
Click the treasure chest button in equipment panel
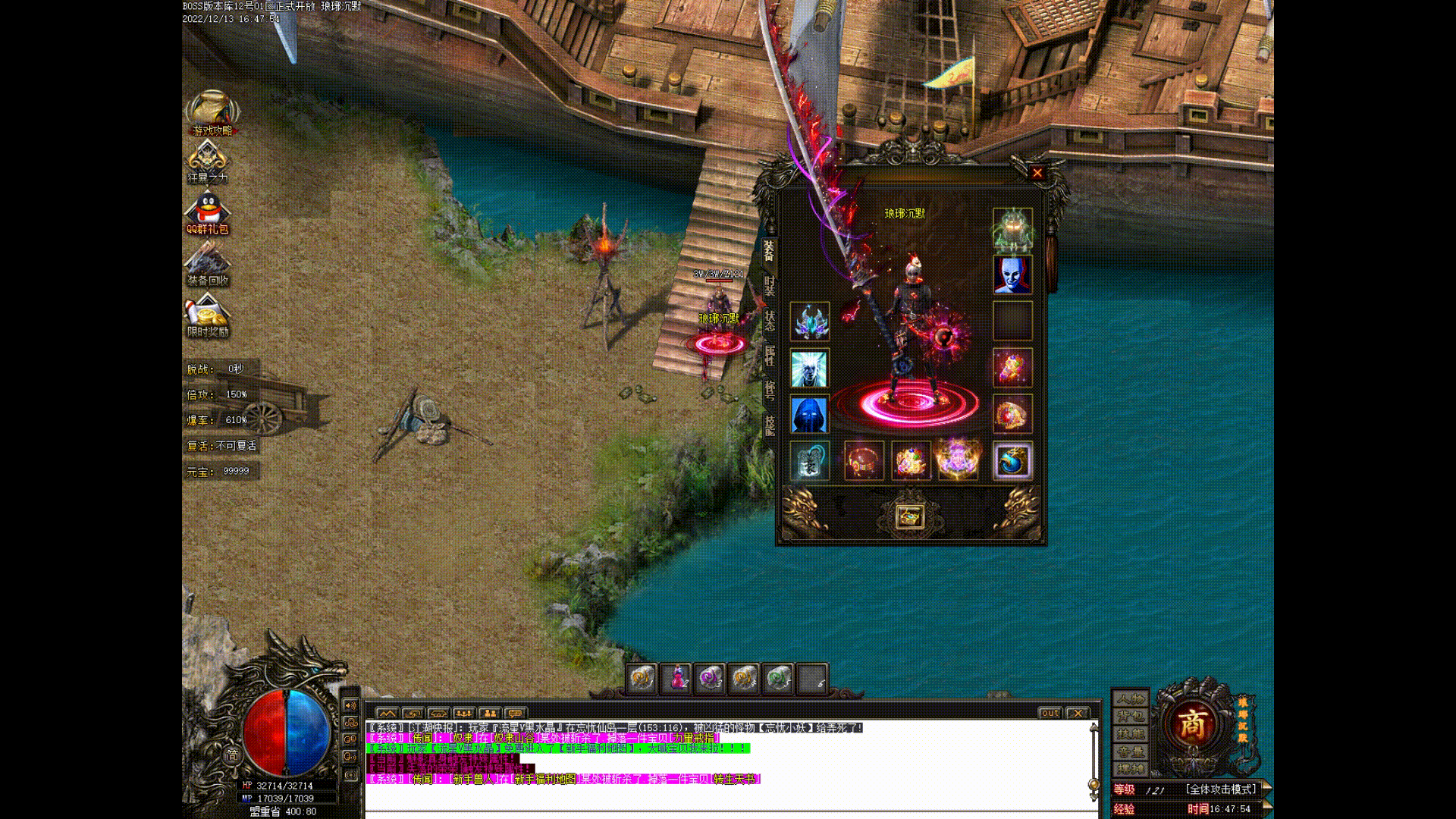909,516
